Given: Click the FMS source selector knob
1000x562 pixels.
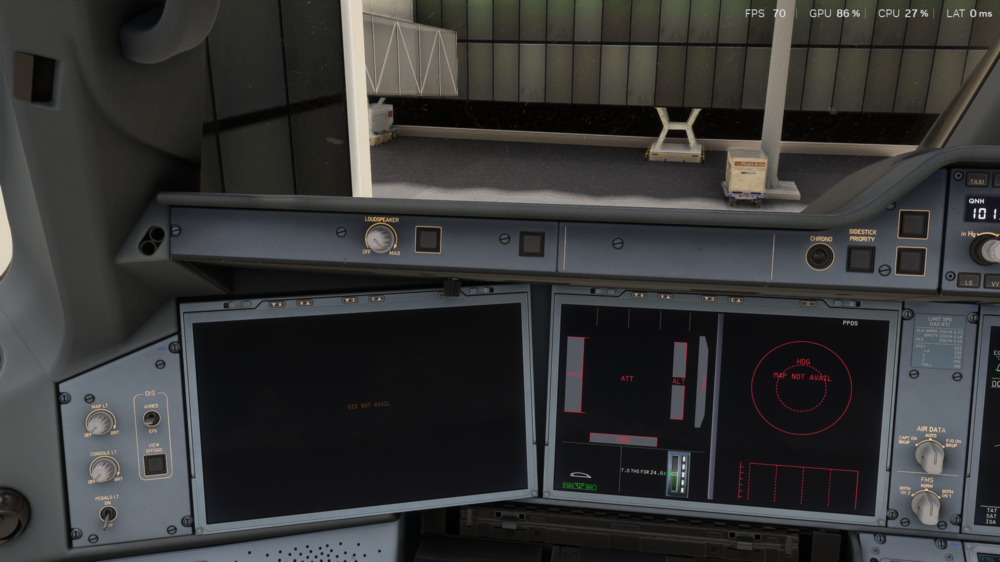Looking at the screenshot, I should click(926, 505).
